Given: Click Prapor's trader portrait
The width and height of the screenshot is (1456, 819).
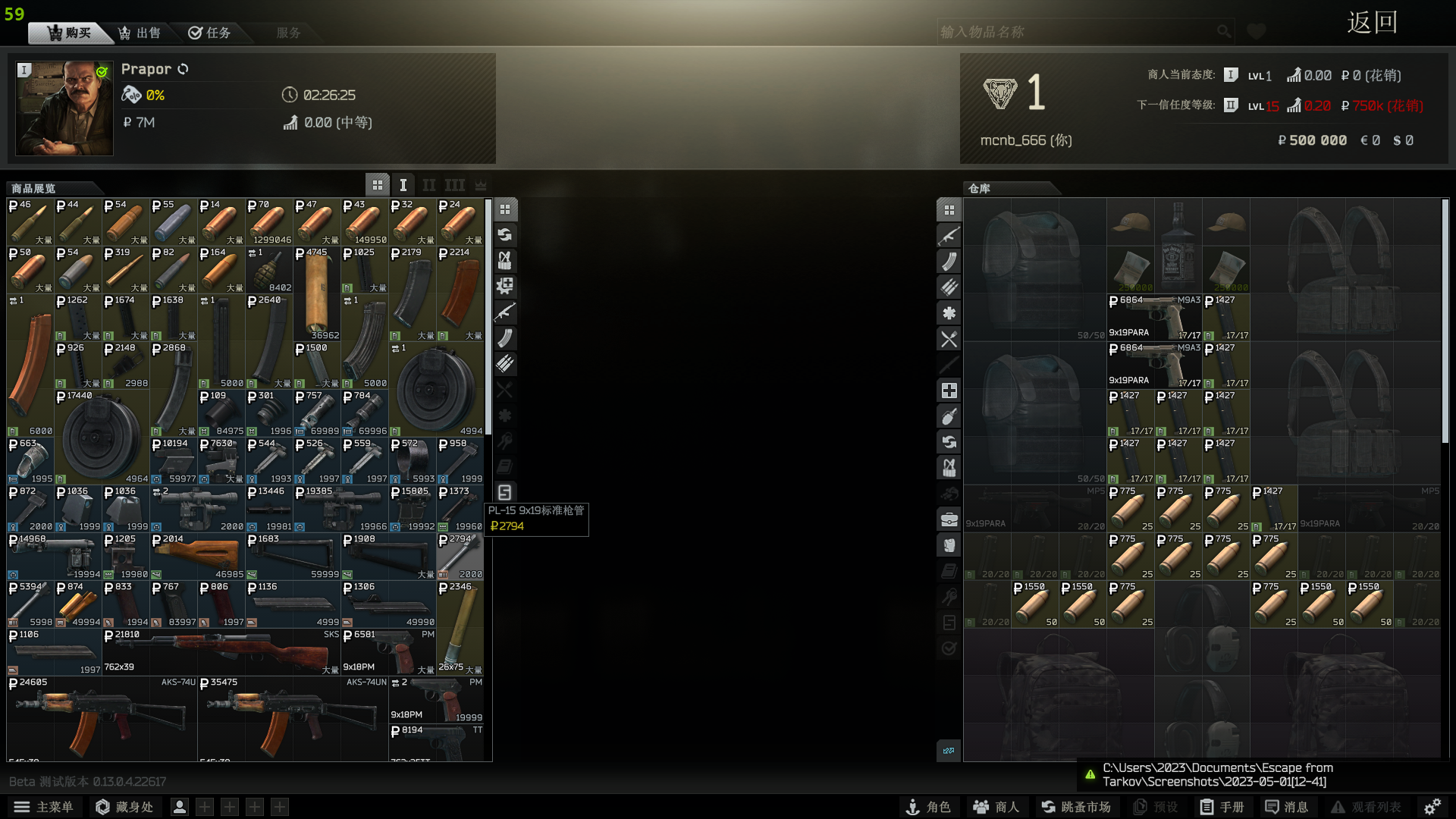Looking at the screenshot, I should pos(64,108).
